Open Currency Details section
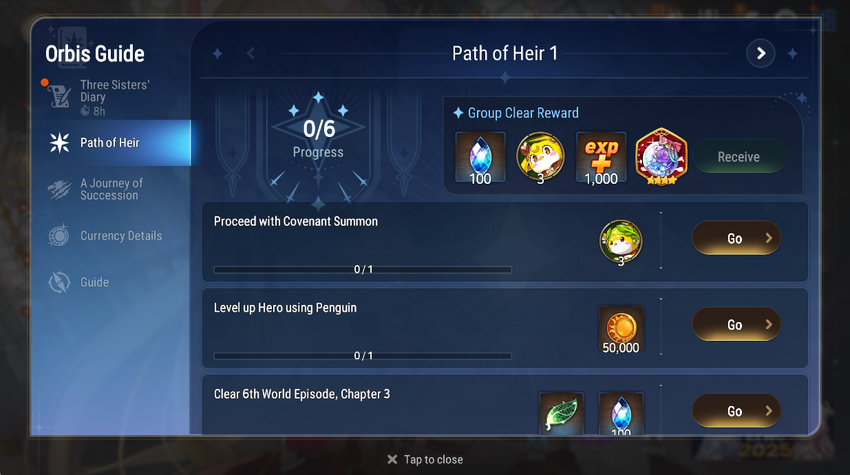Image resolution: width=850 pixels, height=475 pixels. point(118,236)
